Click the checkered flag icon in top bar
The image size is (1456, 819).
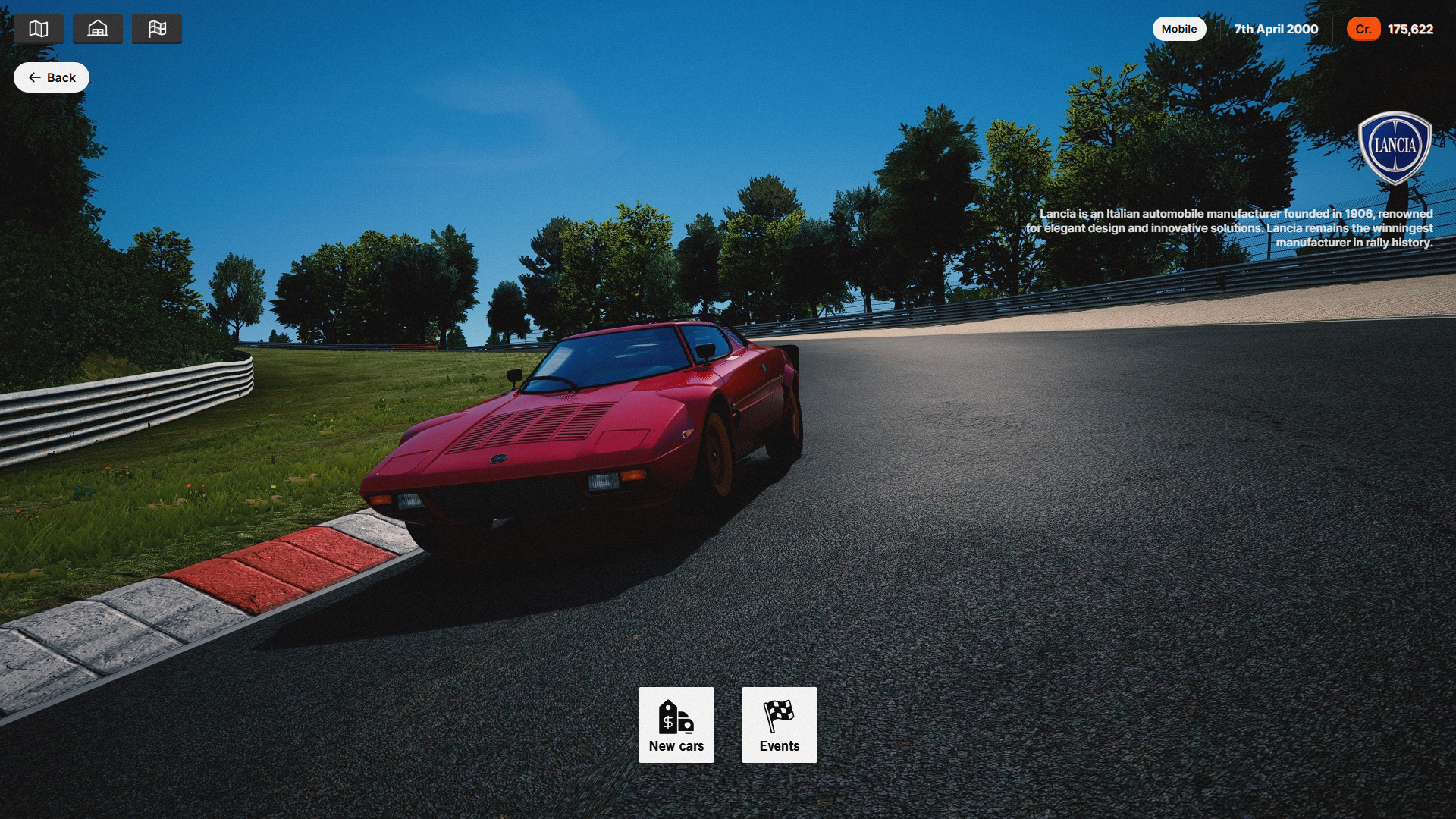pos(157,29)
